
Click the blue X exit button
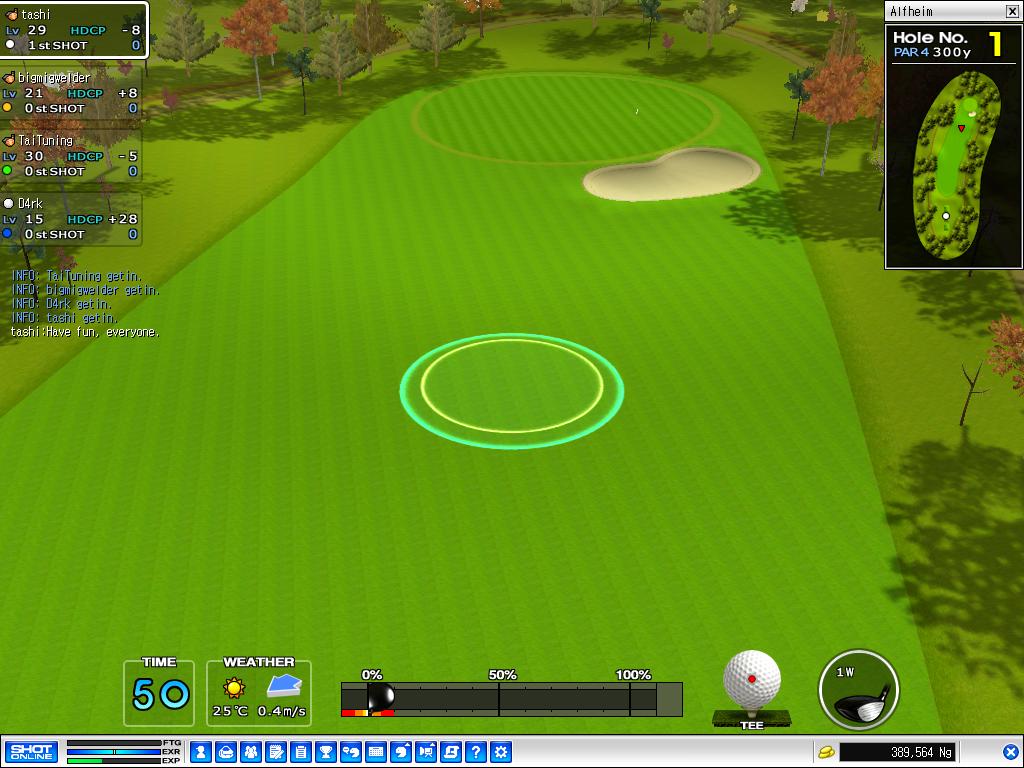(x=1011, y=752)
